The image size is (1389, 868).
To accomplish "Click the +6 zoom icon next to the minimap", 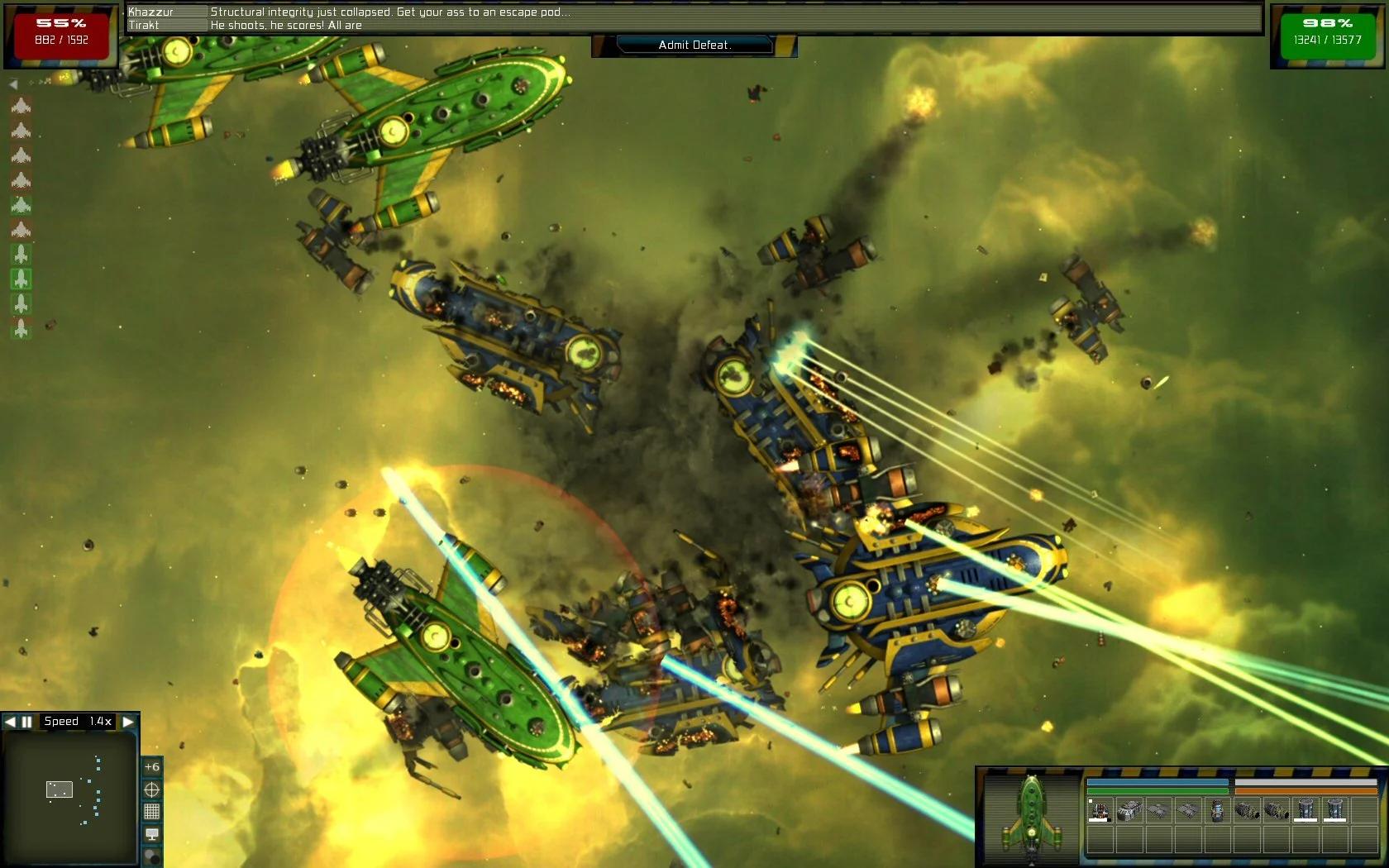I will click(x=151, y=766).
